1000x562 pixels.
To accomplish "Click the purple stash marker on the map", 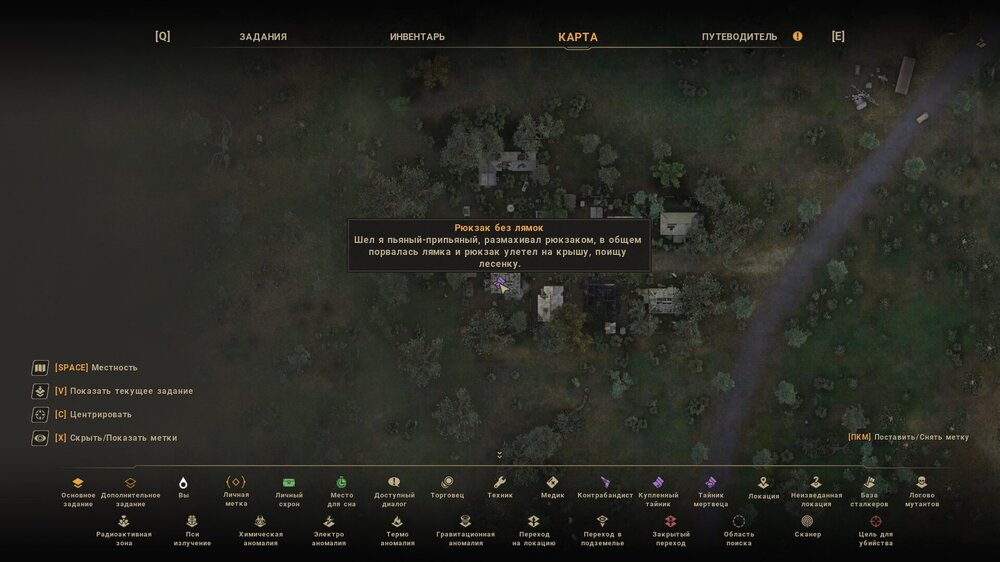I will [x=500, y=285].
